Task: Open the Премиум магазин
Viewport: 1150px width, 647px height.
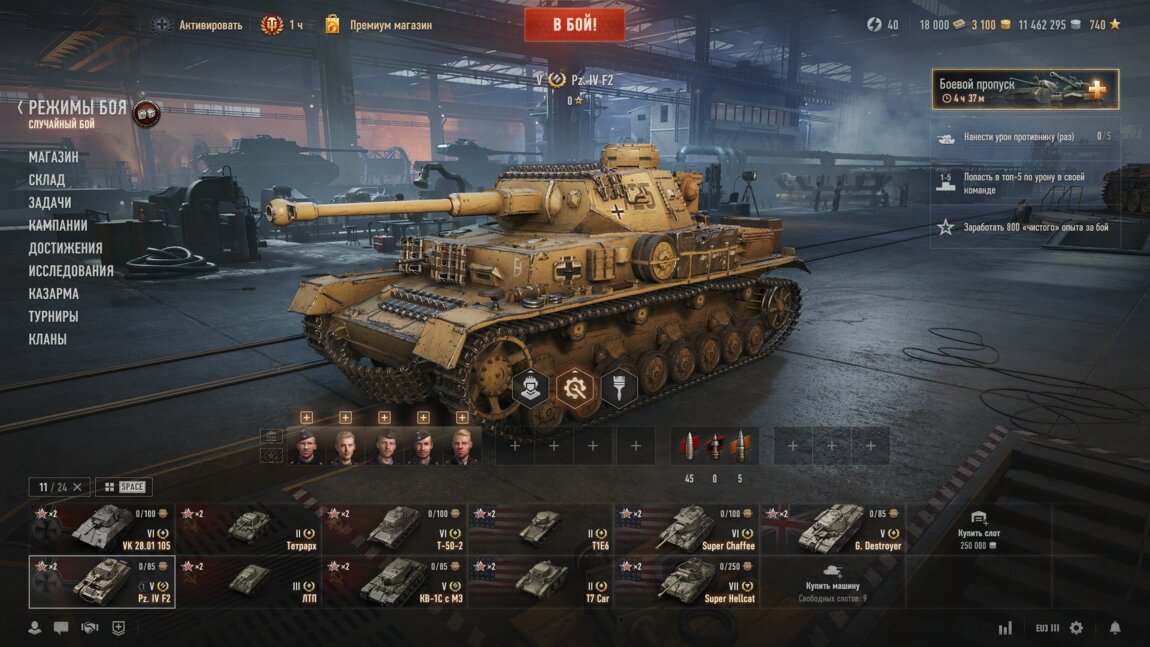Action: coord(390,25)
